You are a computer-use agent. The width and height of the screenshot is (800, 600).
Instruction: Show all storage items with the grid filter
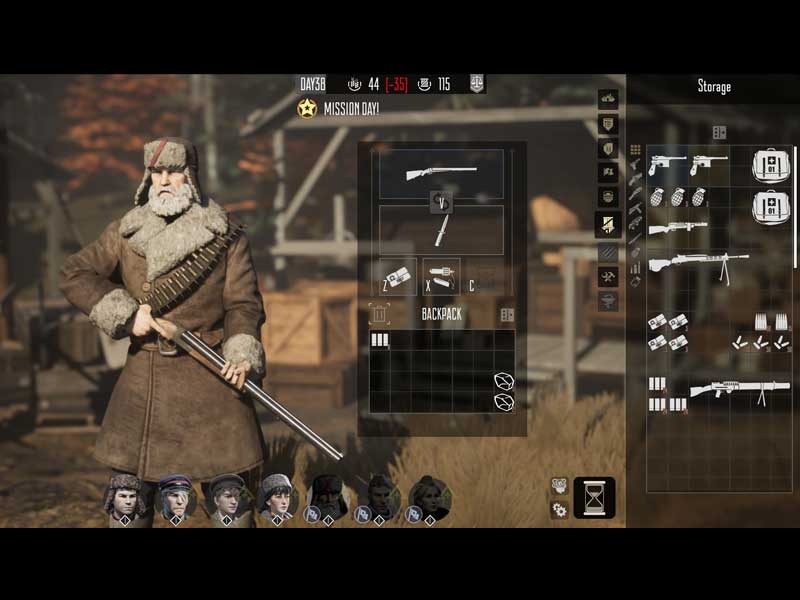pos(634,150)
